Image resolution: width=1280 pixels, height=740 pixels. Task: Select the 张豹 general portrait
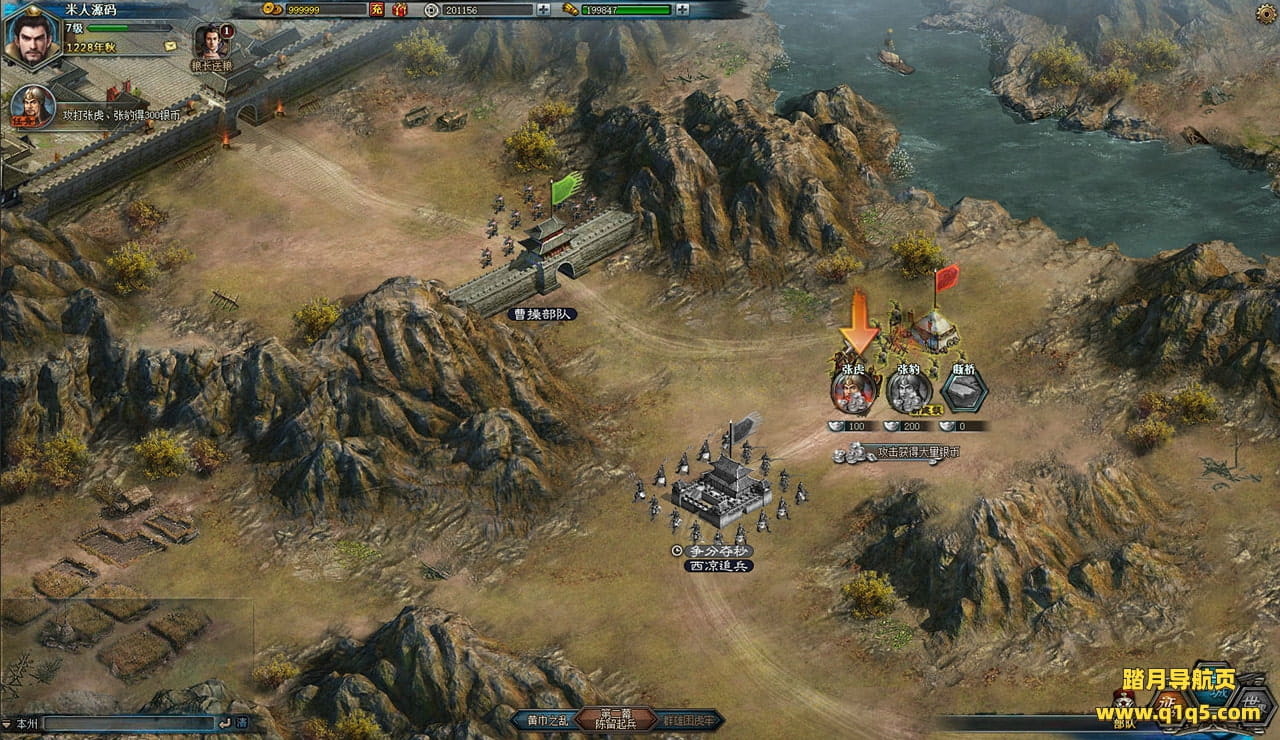(x=908, y=390)
